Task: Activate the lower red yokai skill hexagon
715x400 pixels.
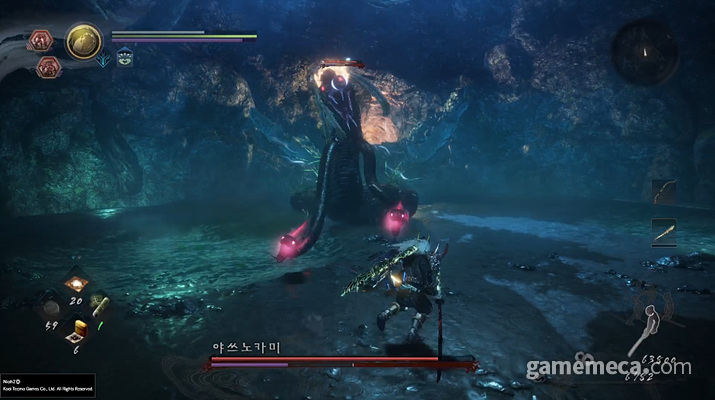Action: pos(47,67)
